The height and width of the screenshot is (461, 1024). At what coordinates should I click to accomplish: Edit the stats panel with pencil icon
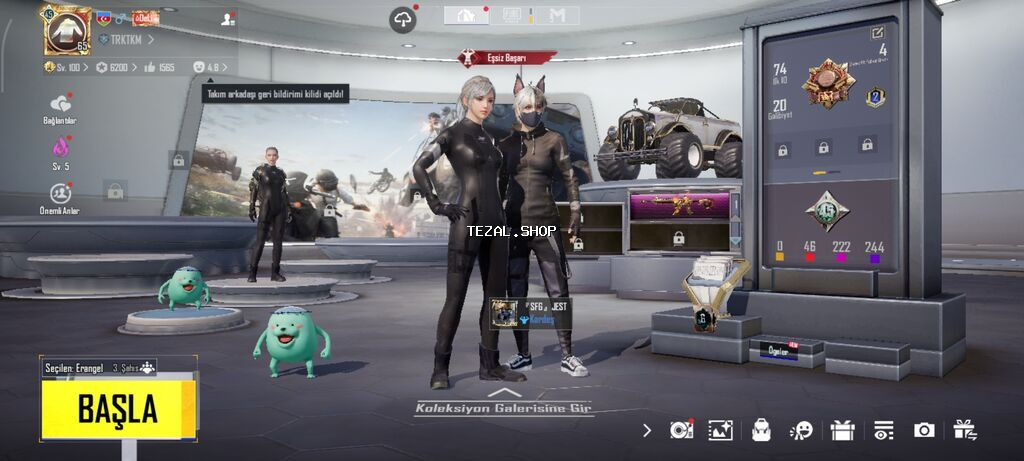pyautogui.click(x=878, y=33)
